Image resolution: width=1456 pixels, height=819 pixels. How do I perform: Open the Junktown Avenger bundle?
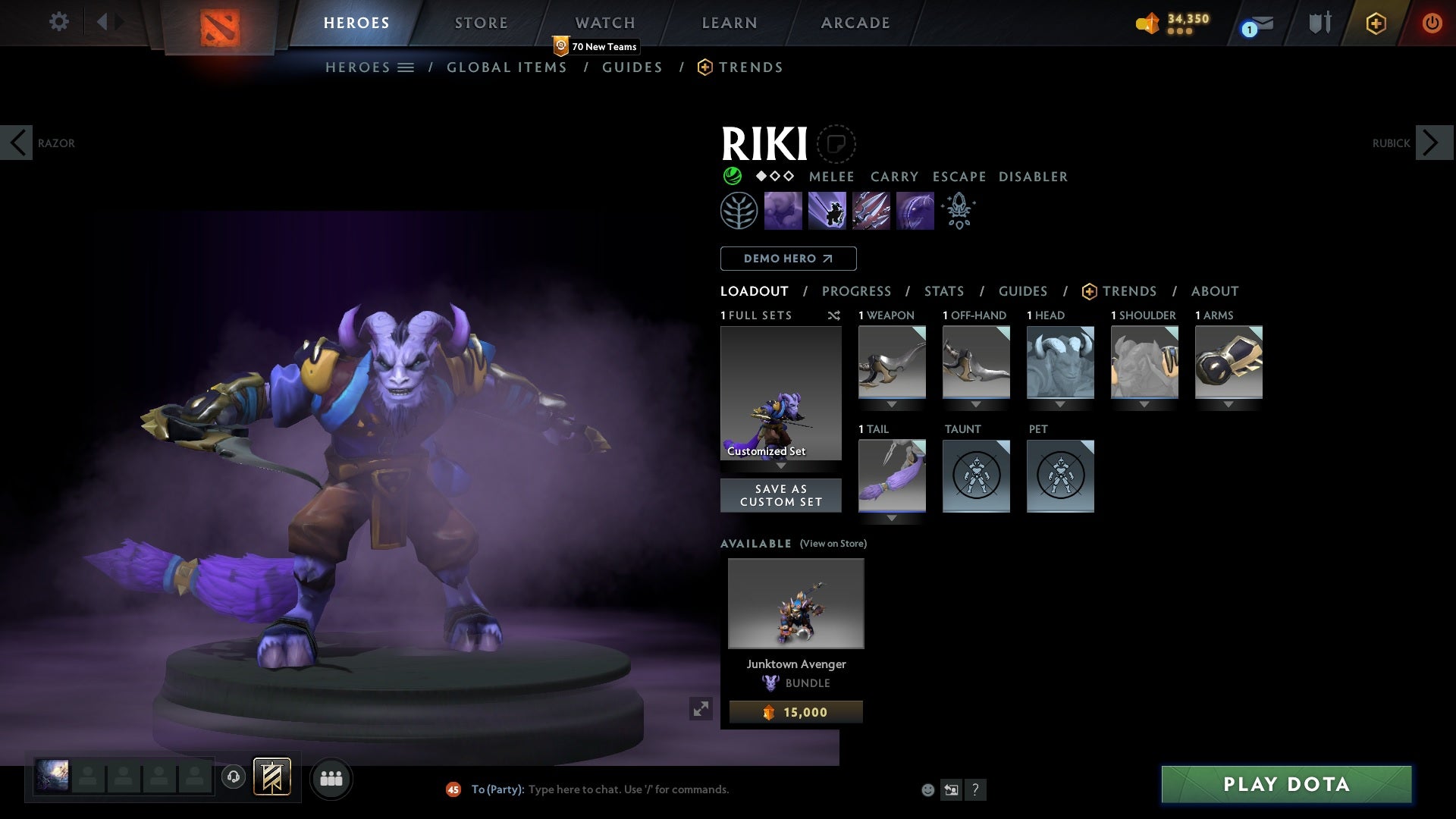click(795, 604)
